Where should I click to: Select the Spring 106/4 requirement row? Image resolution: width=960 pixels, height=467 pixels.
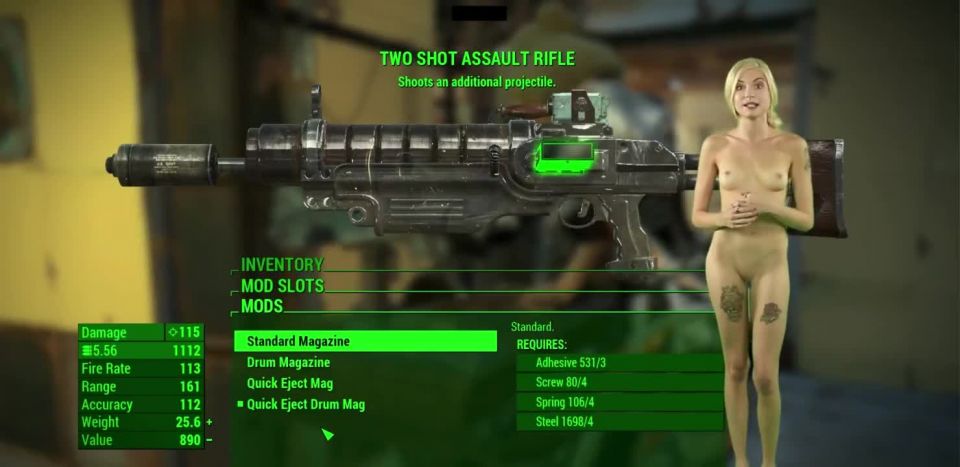click(619, 402)
